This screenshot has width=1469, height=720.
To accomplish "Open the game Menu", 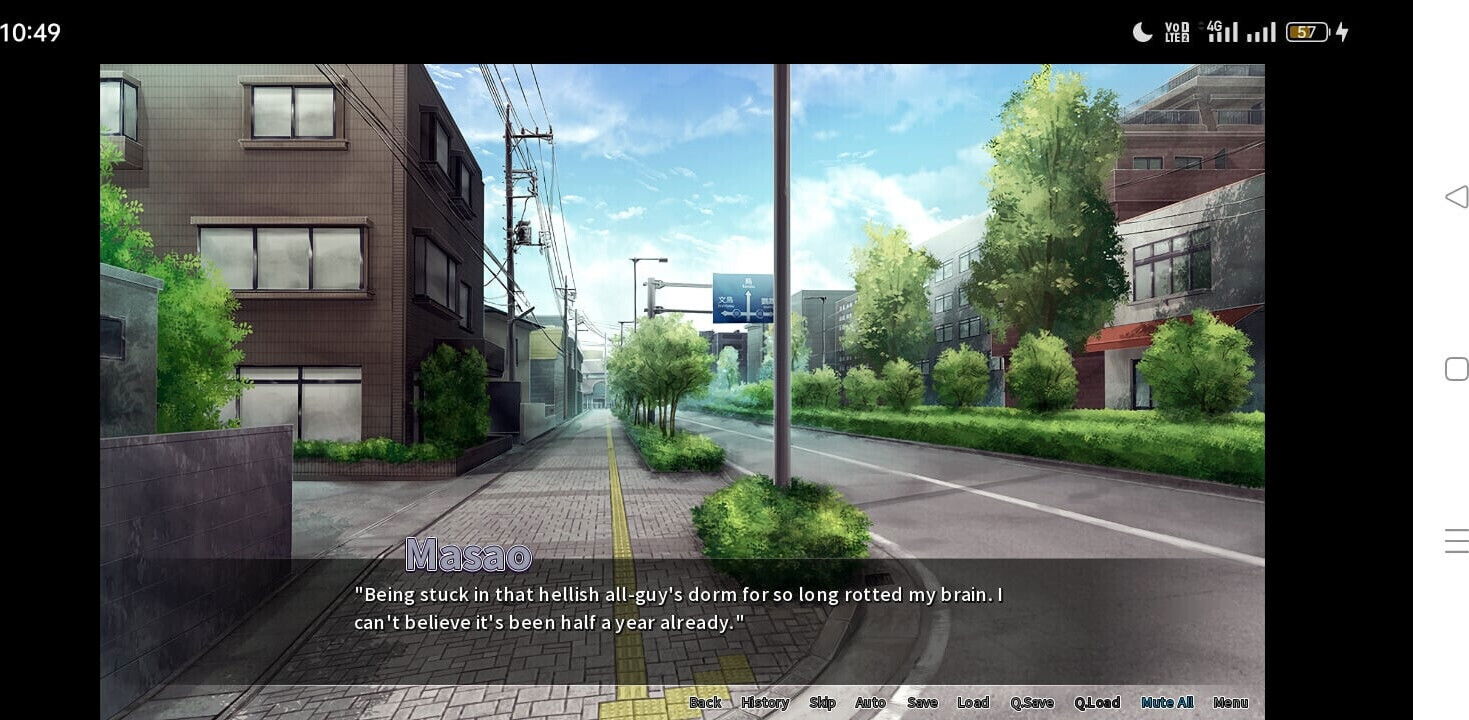I will (x=1231, y=703).
